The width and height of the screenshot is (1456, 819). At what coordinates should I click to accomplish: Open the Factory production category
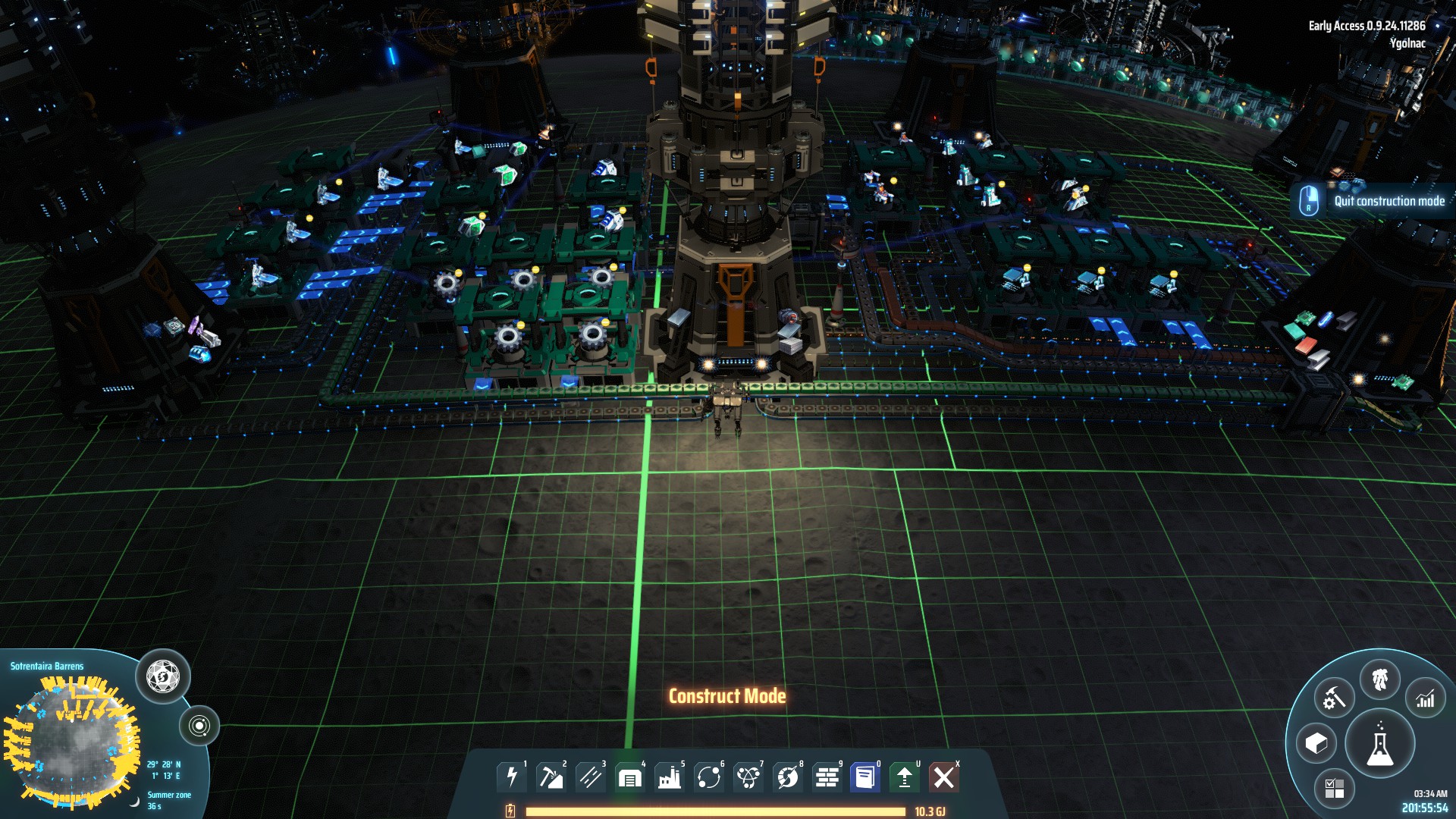[x=670, y=776]
